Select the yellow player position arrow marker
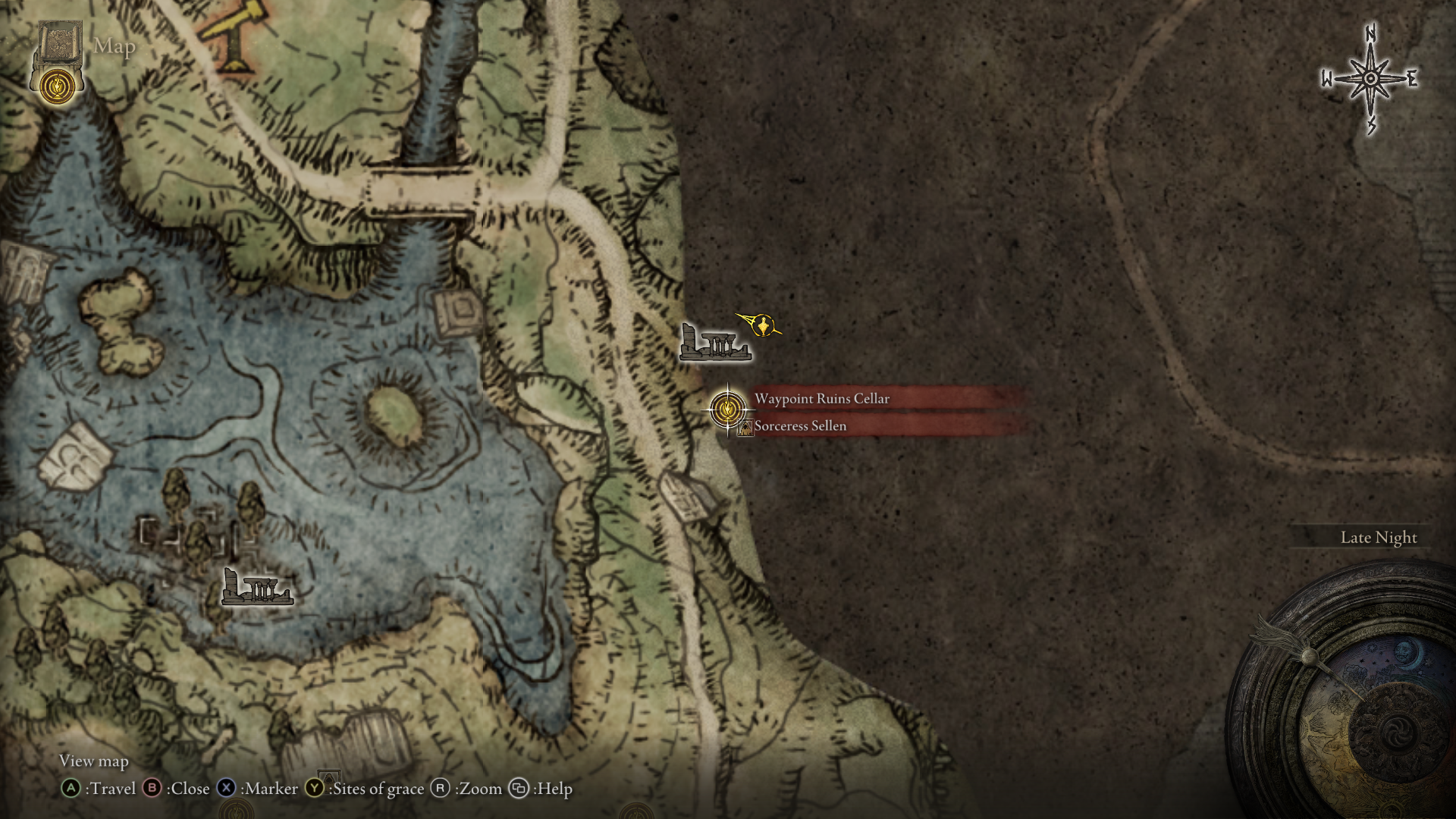 762,325
